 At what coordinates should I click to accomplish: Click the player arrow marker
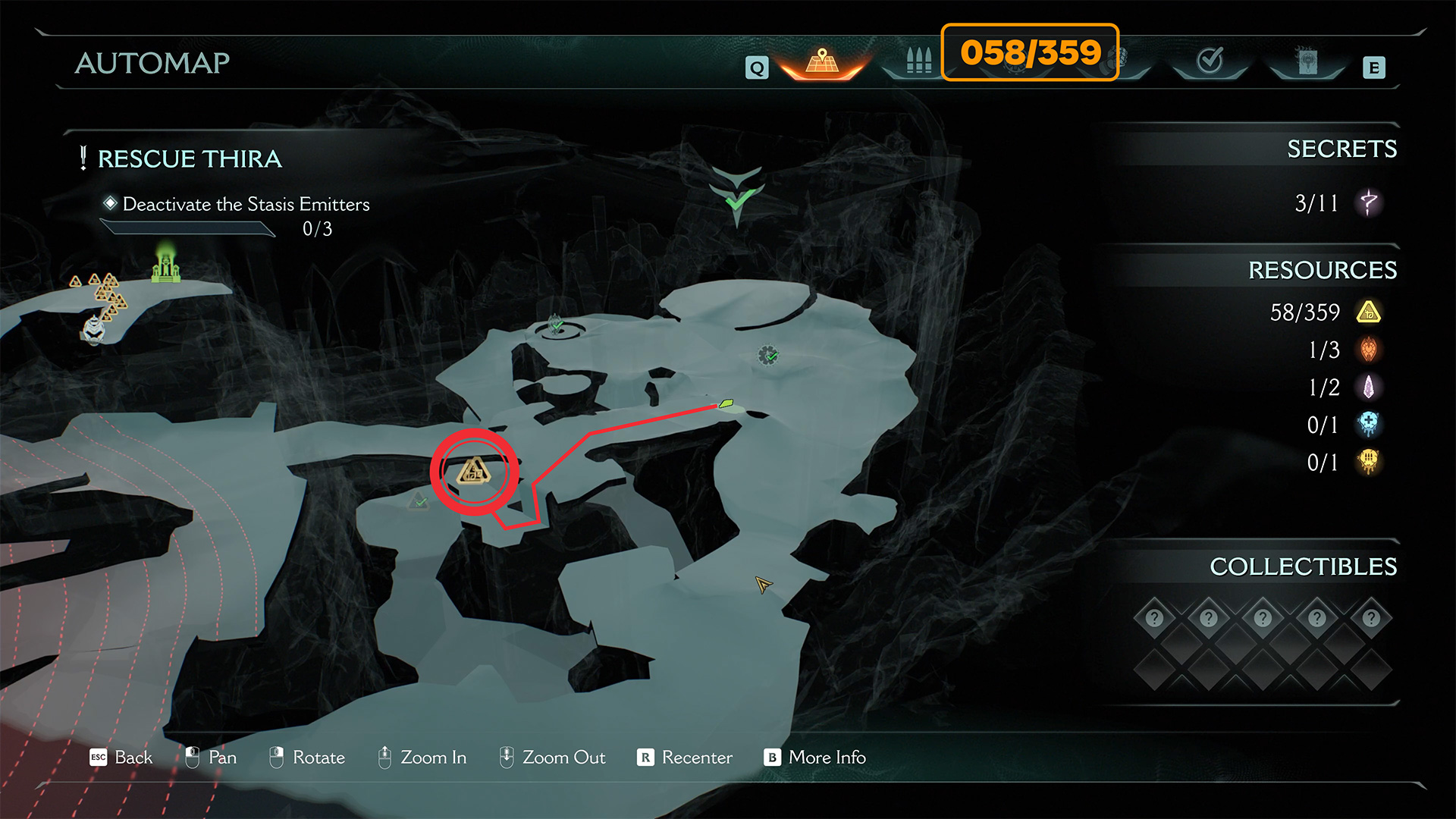[x=763, y=585]
